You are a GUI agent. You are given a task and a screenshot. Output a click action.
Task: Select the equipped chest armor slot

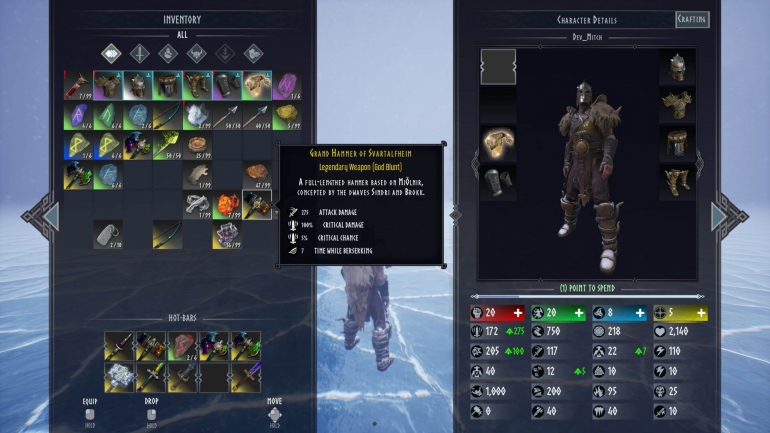click(x=676, y=104)
